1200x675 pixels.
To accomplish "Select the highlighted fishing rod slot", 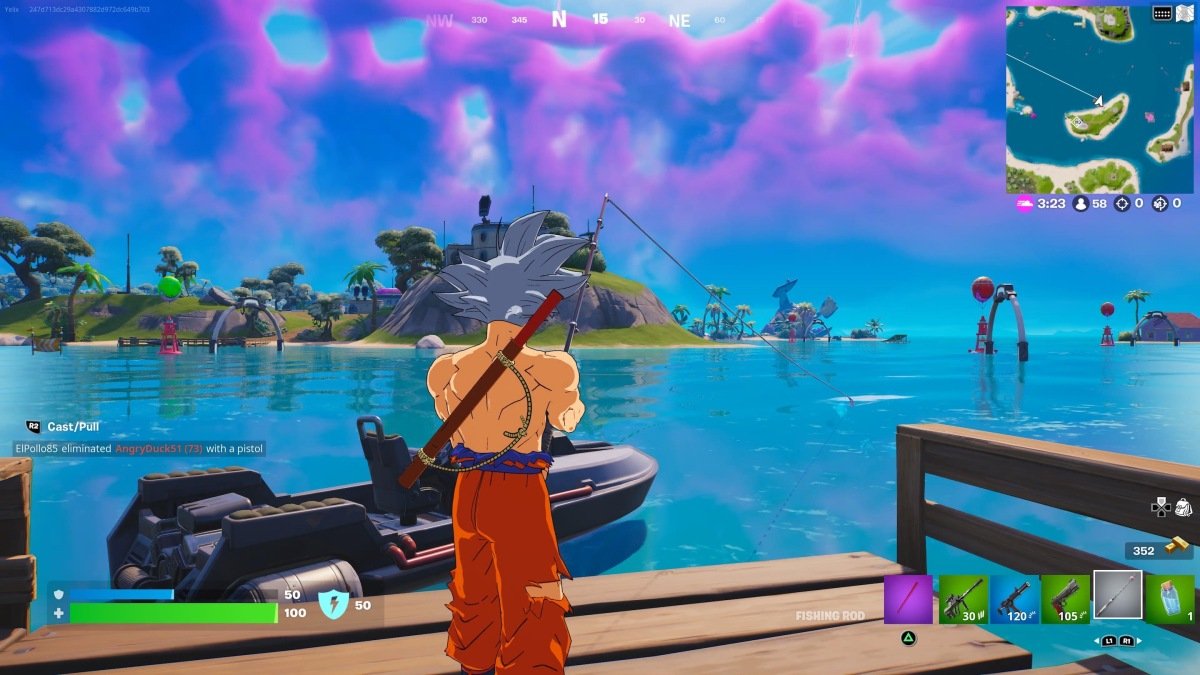I will (x=1118, y=596).
